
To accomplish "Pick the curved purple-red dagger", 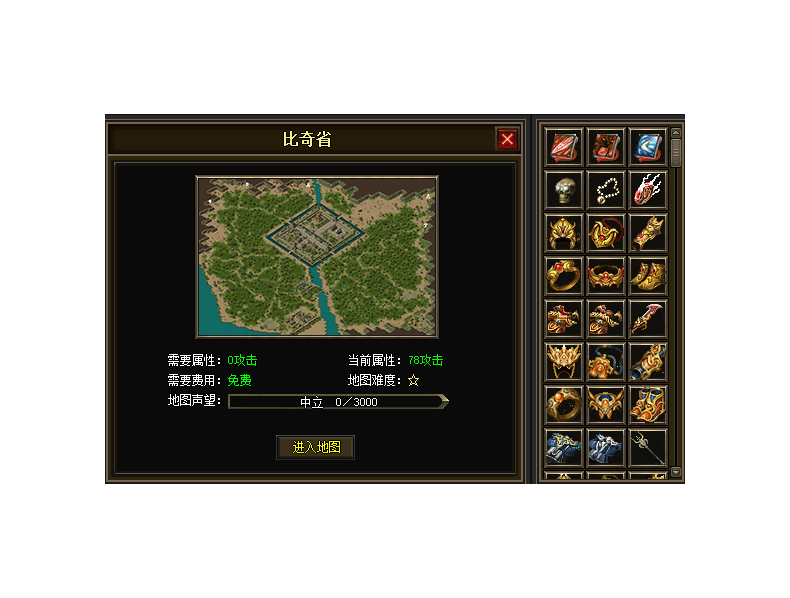I will click(648, 319).
